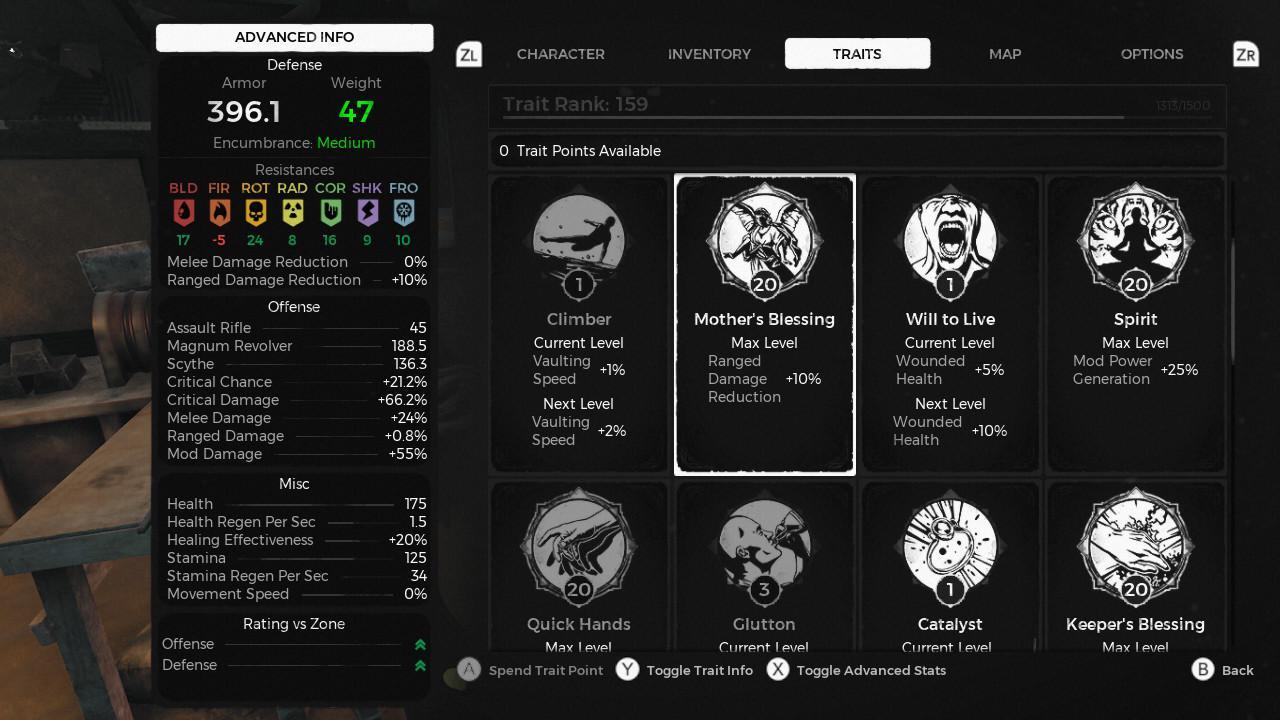The width and height of the screenshot is (1280, 720).
Task: Open the Options tab
Action: [x=1152, y=54]
